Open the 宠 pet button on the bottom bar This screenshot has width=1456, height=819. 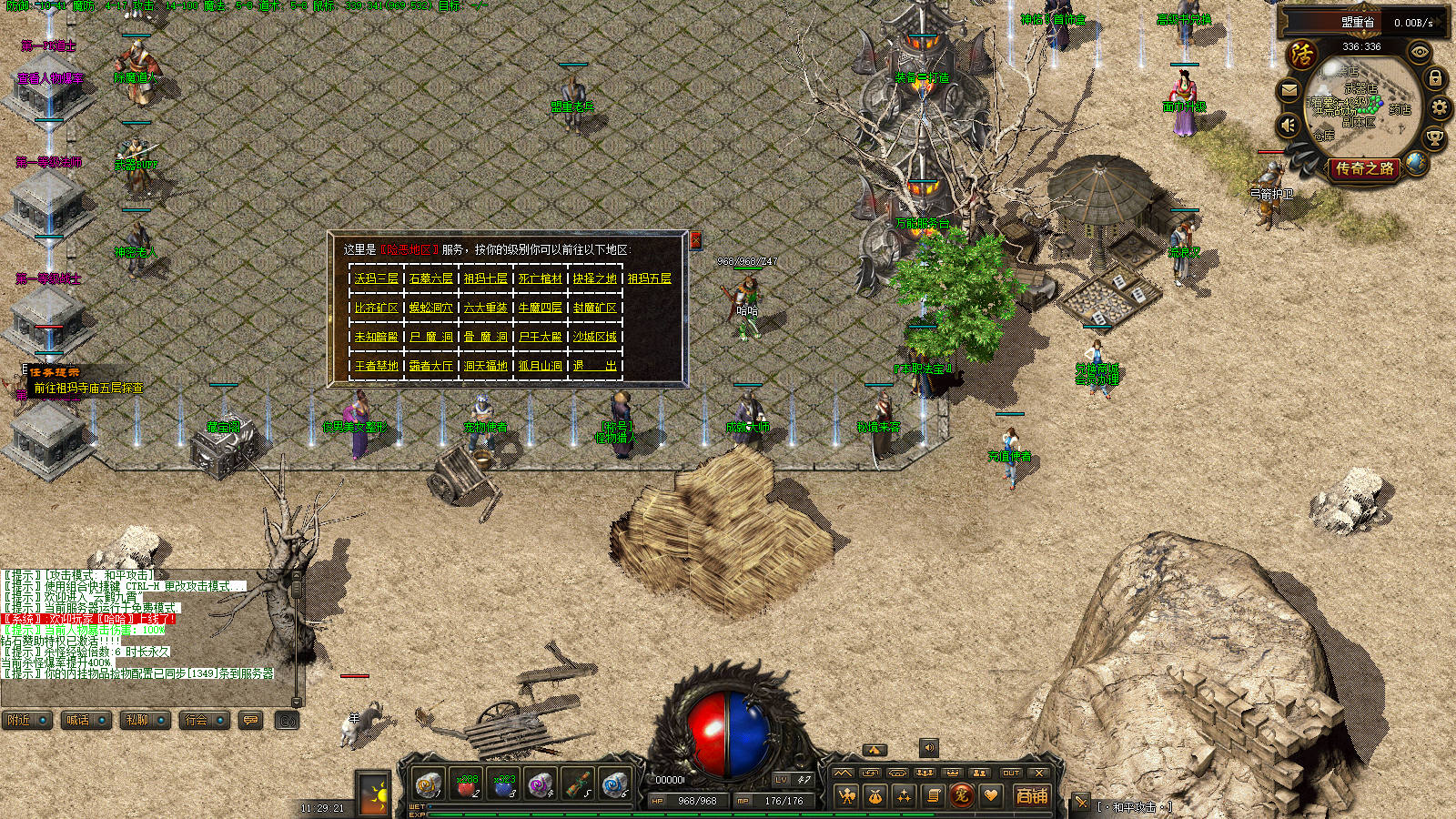tap(961, 795)
